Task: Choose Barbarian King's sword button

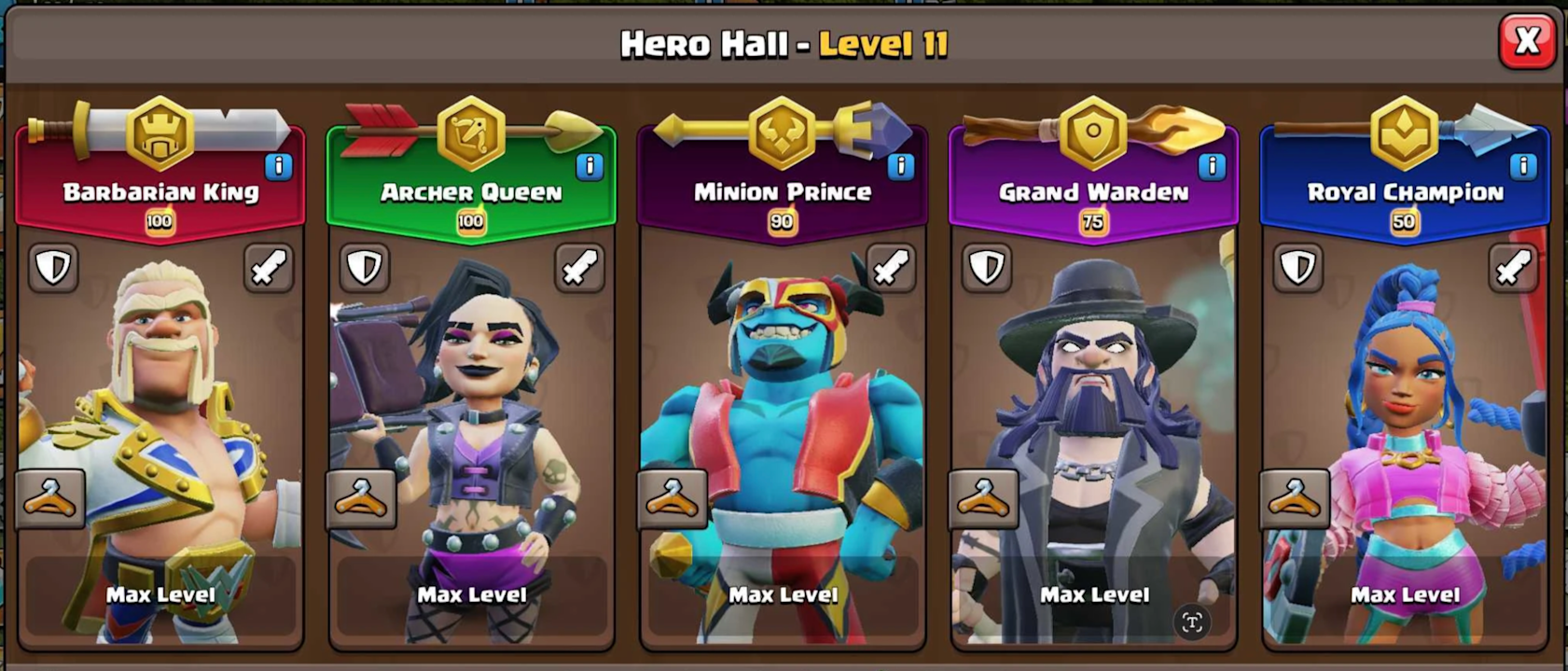Action: click(269, 268)
